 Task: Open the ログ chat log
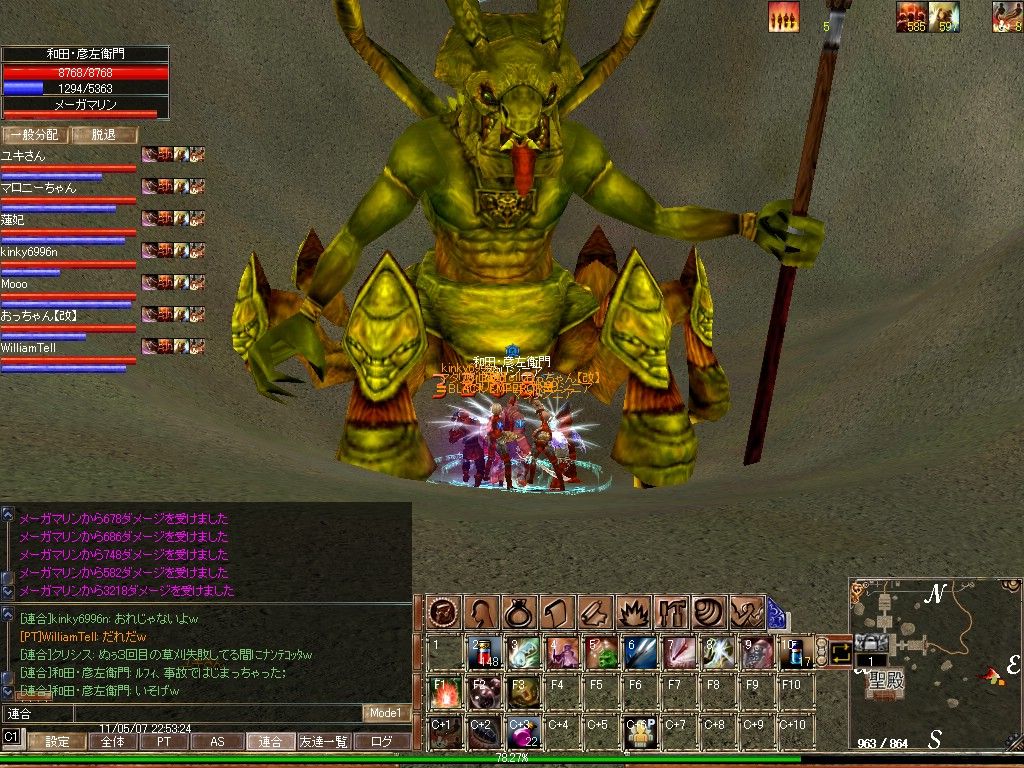[381, 742]
